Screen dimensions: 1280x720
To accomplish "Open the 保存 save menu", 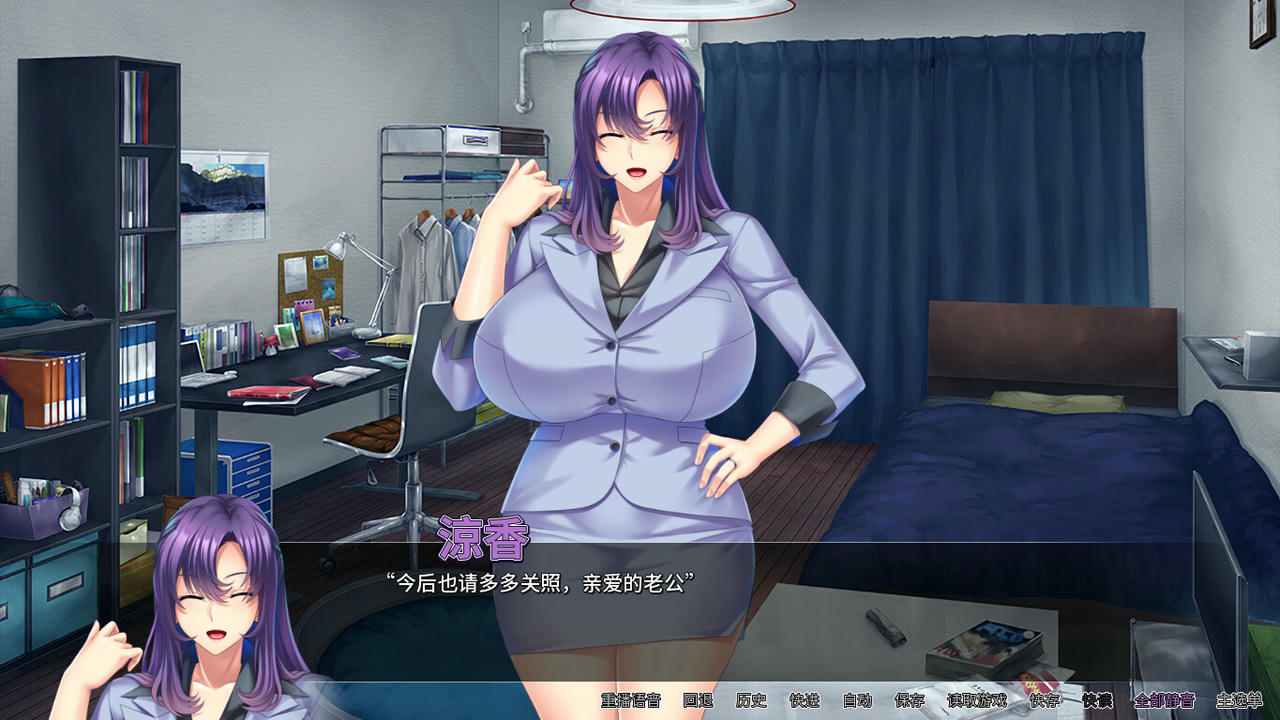I will 910,702.
